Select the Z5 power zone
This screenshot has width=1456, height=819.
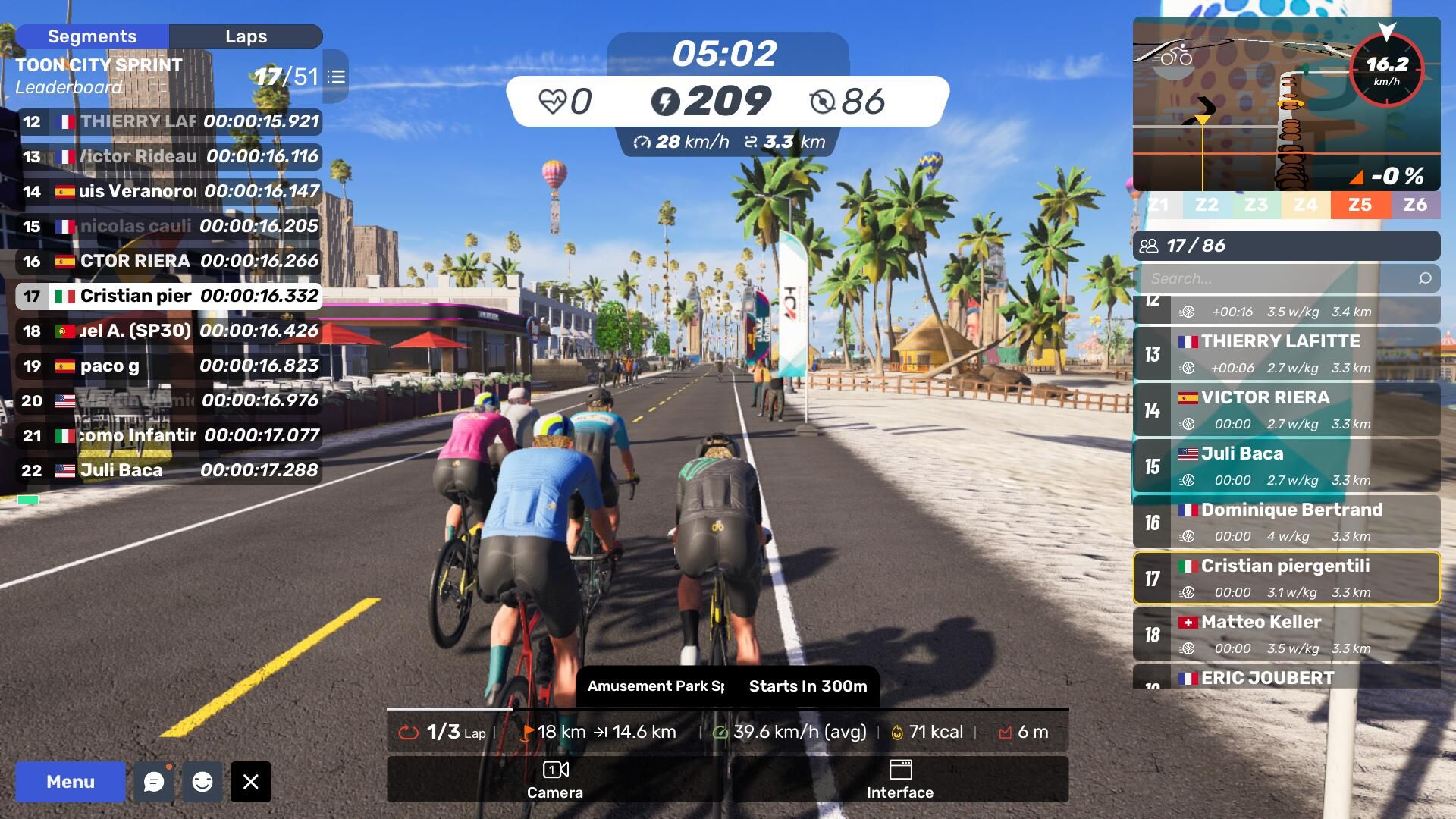point(1360,205)
